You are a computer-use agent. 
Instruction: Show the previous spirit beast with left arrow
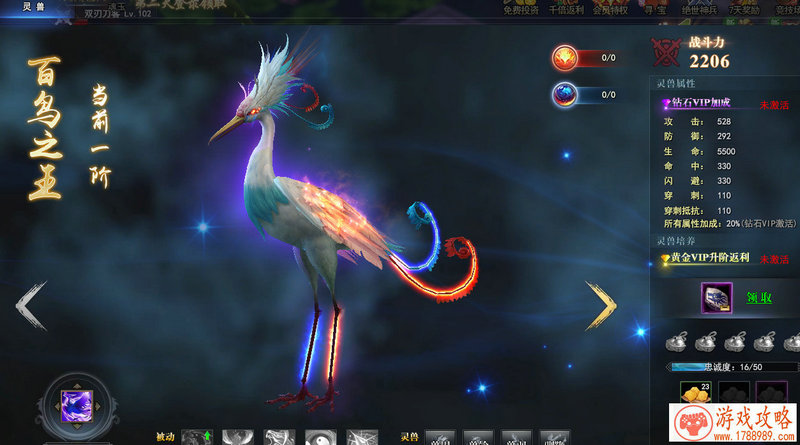coord(32,305)
